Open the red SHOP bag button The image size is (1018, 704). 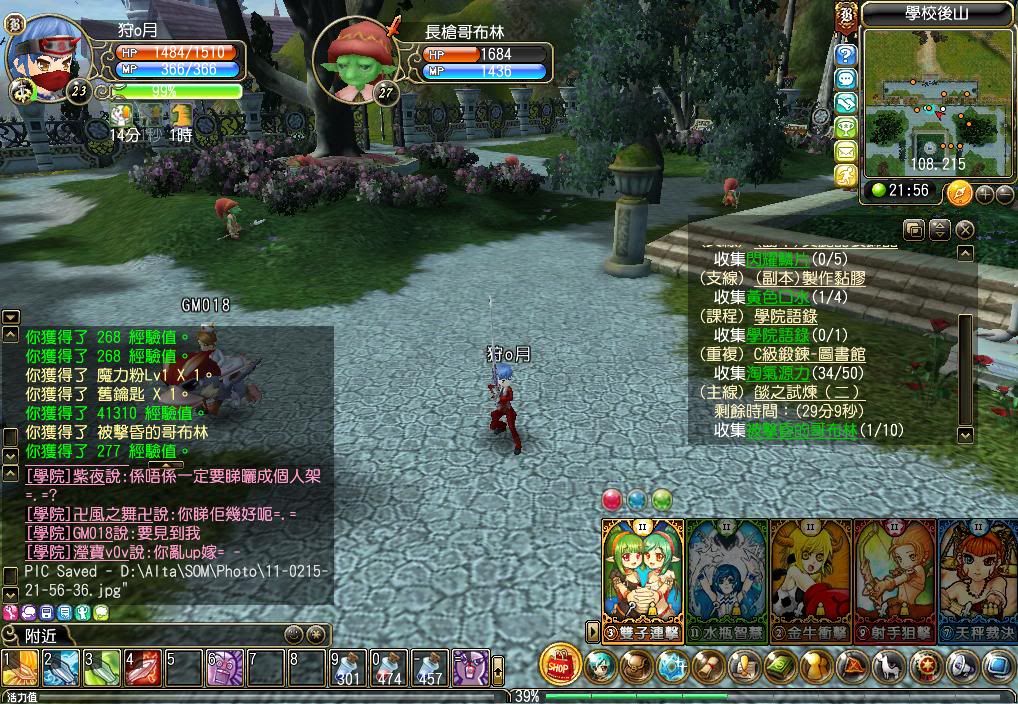(x=561, y=664)
